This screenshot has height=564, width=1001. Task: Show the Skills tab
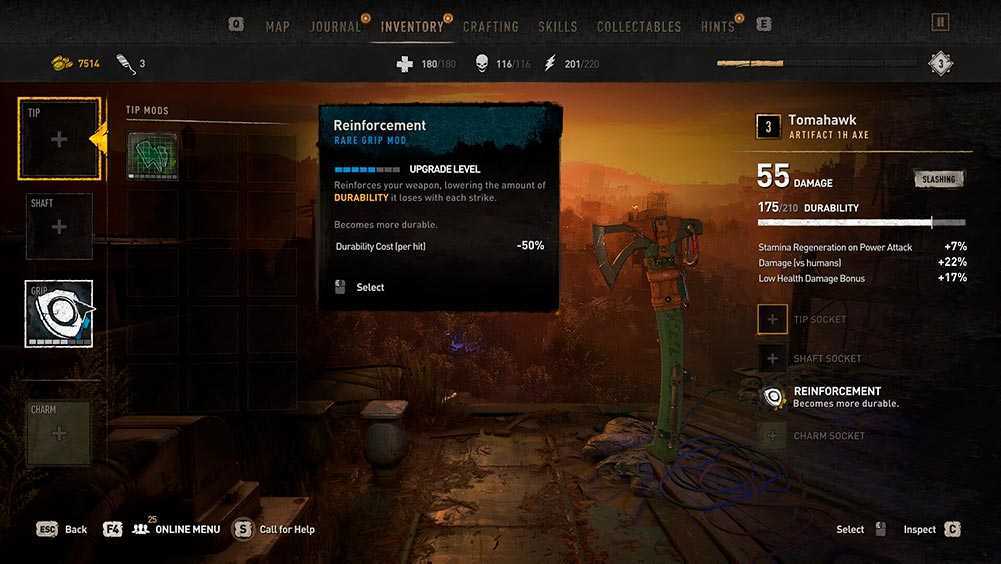click(557, 27)
